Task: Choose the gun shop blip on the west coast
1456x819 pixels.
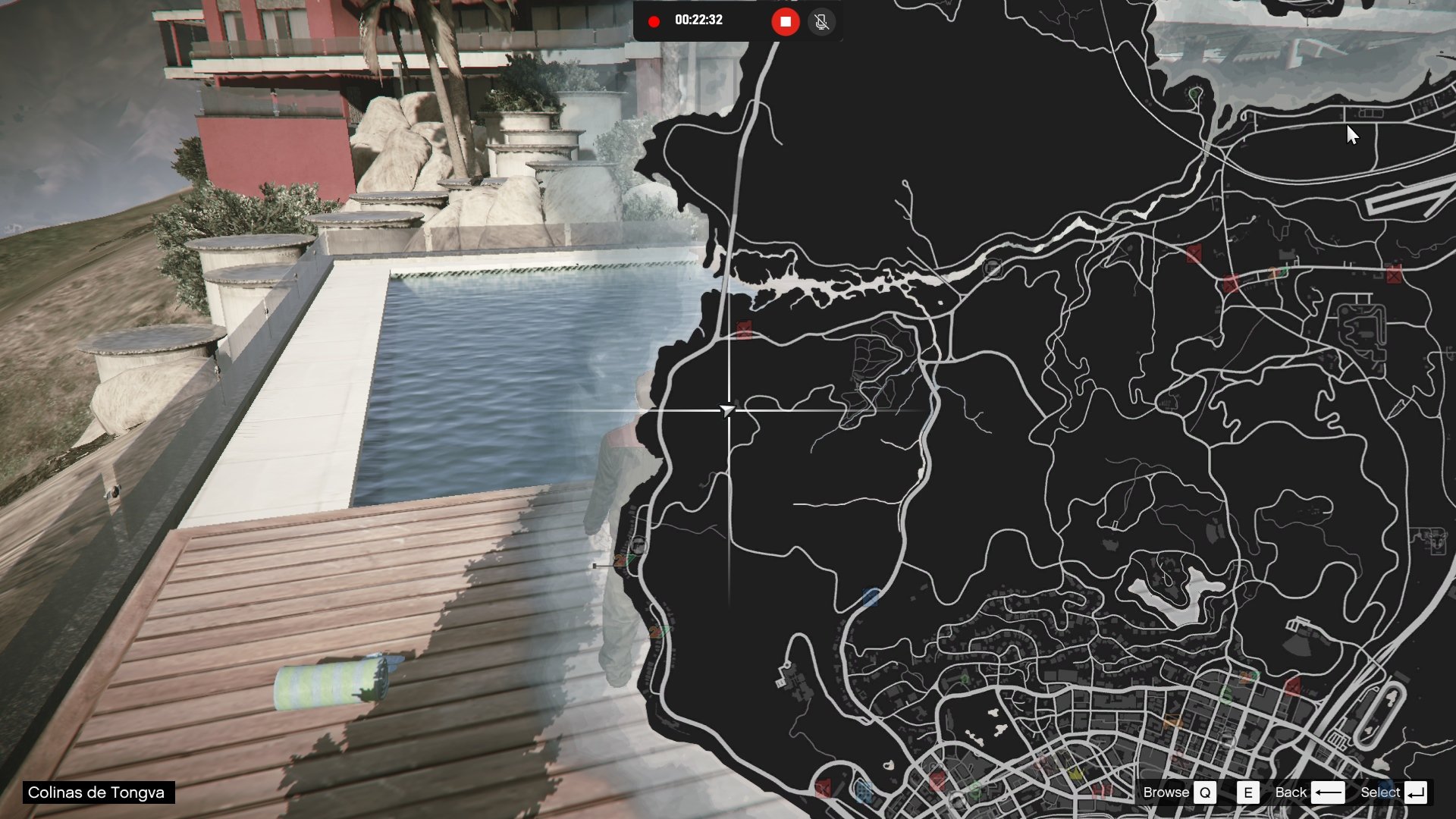Action: (639, 544)
